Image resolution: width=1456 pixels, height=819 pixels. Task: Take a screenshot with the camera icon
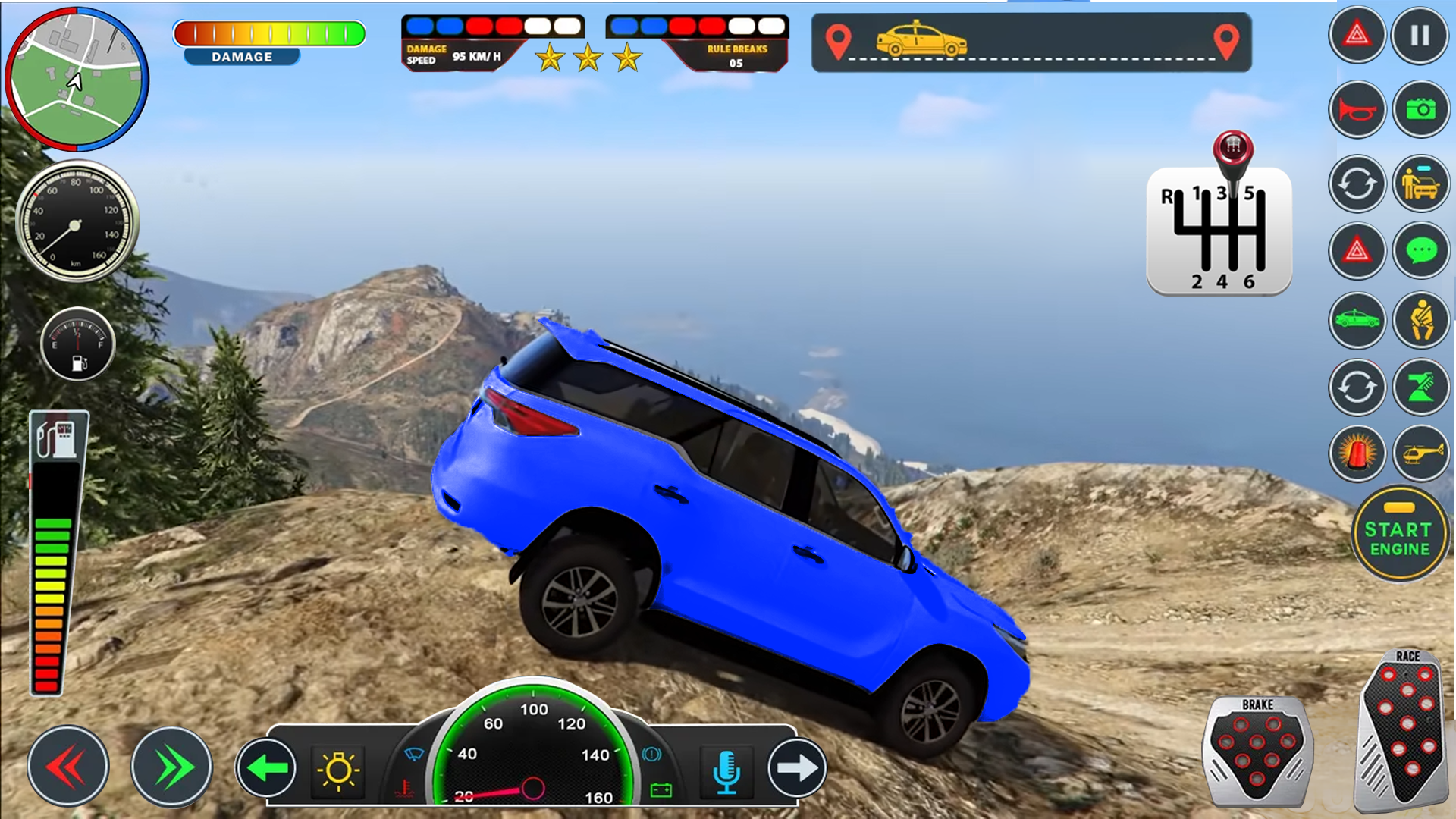1422,110
